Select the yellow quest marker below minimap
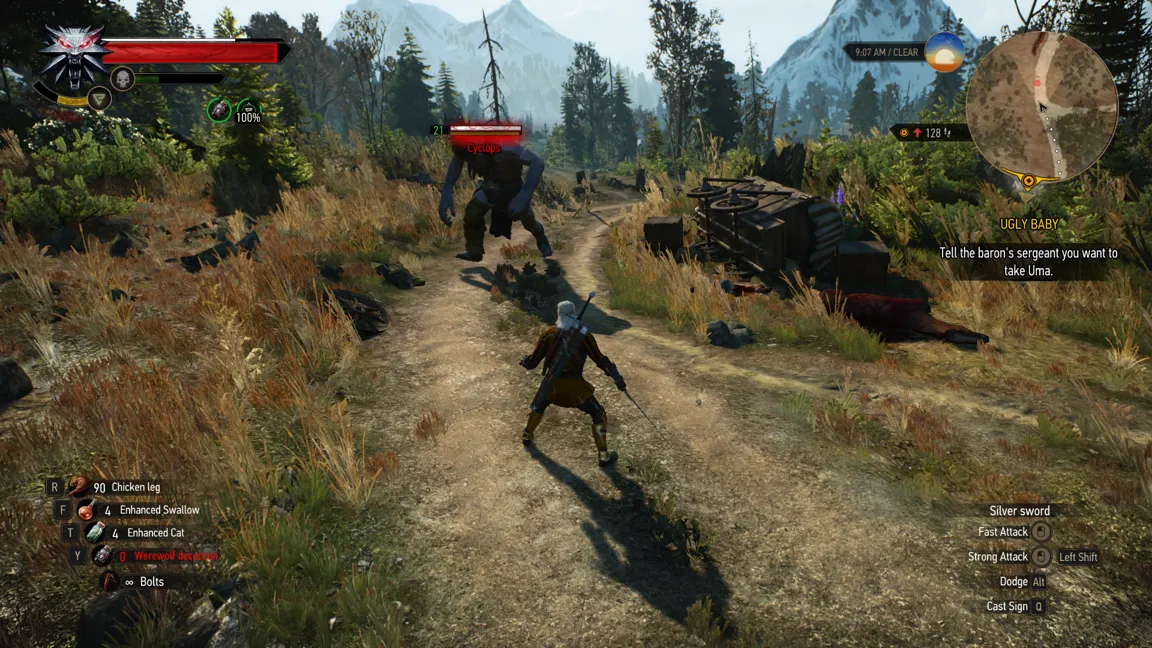 [x=1028, y=181]
